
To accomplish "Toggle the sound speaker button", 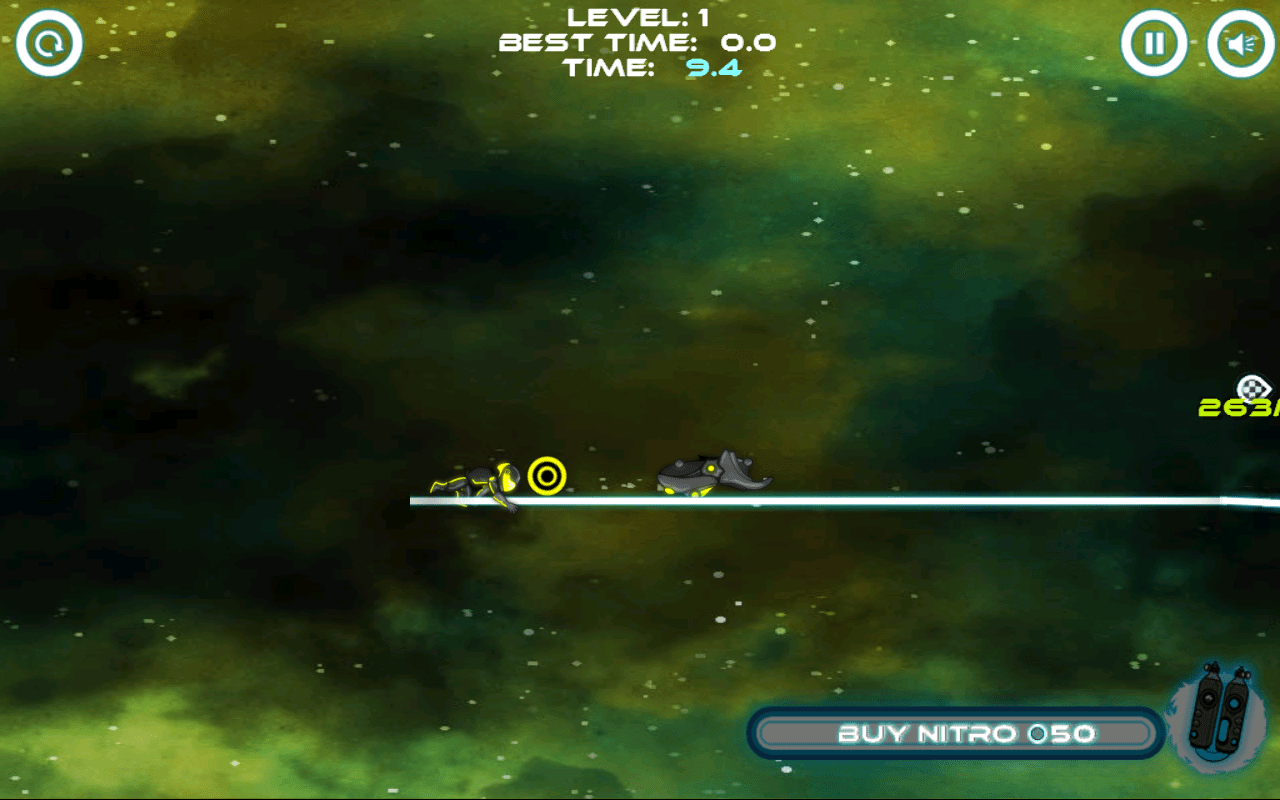I will click(x=1240, y=44).
